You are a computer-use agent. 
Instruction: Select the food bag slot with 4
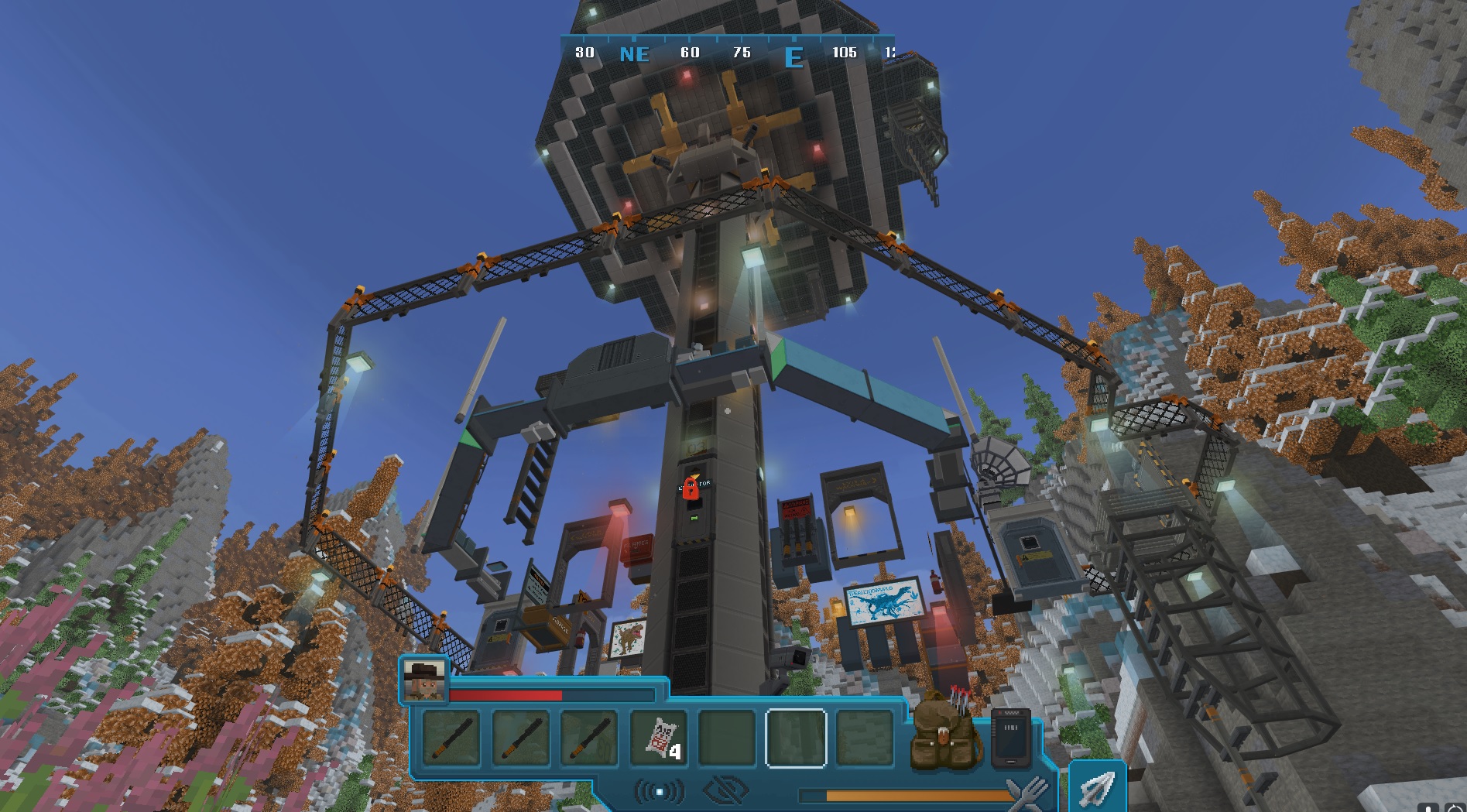point(658,738)
